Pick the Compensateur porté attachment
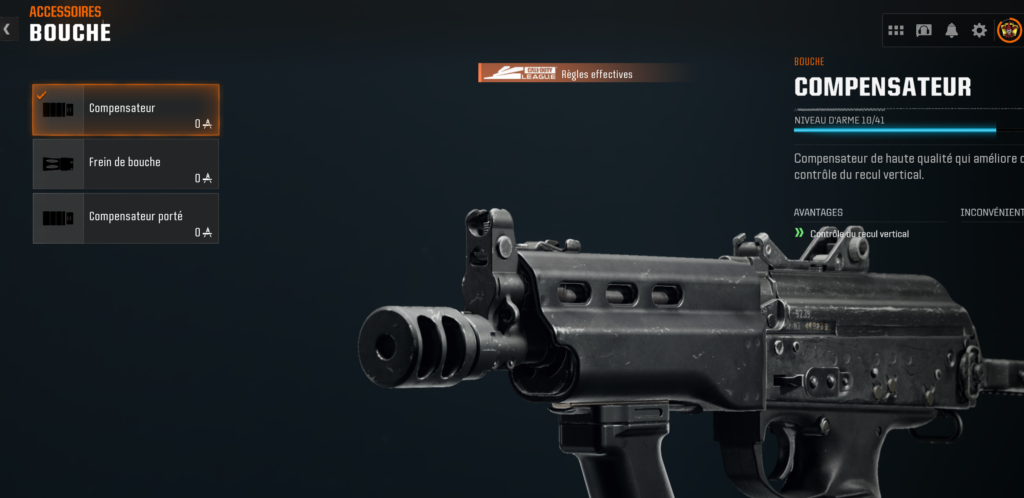The image size is (1024, 498). coord(125,218)
